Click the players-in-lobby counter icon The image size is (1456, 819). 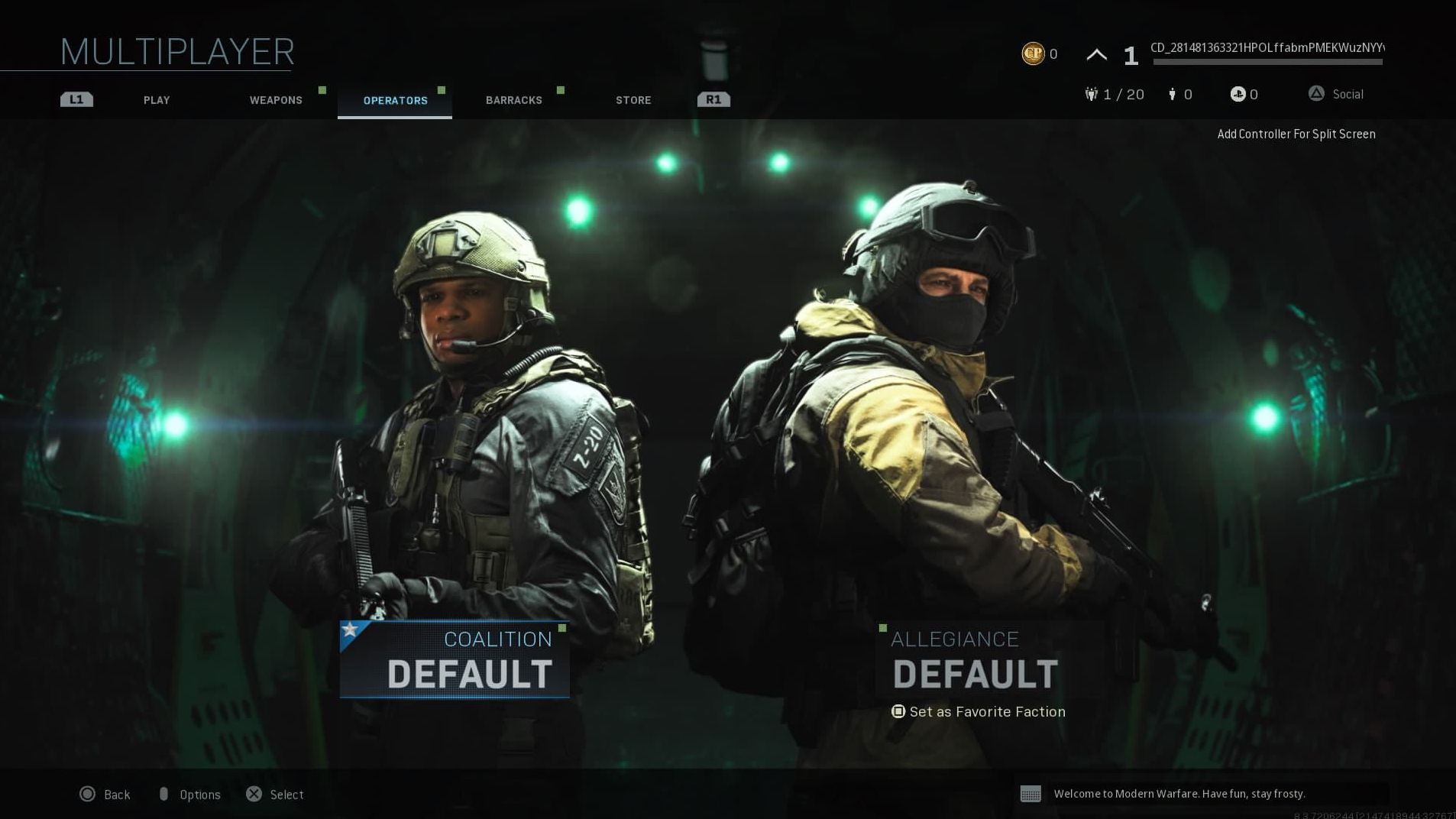coord(1171,94)
